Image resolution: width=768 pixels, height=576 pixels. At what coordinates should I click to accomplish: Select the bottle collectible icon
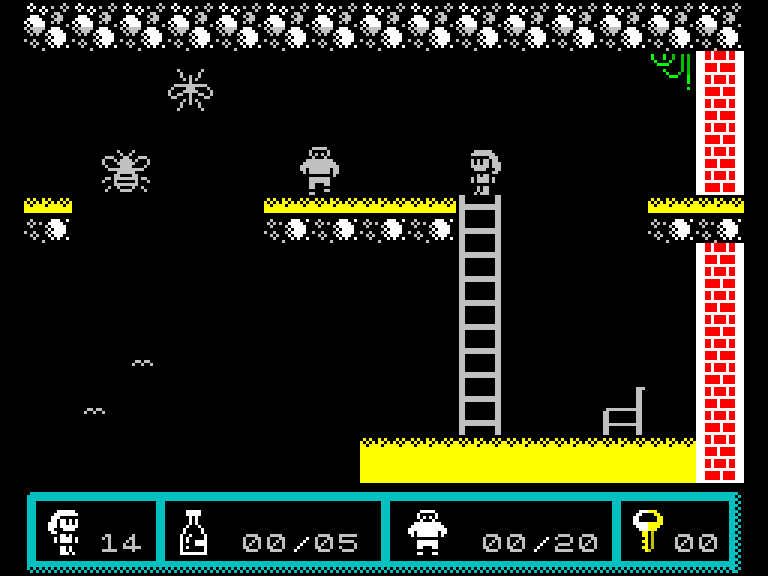(x=192, y=532)
